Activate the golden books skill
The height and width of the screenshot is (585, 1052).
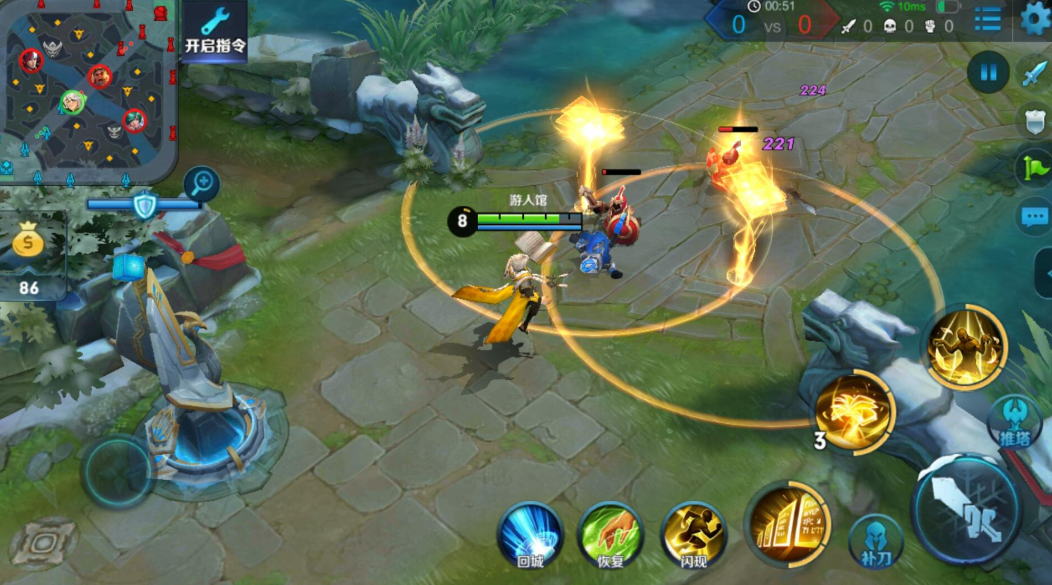(788, 522)
